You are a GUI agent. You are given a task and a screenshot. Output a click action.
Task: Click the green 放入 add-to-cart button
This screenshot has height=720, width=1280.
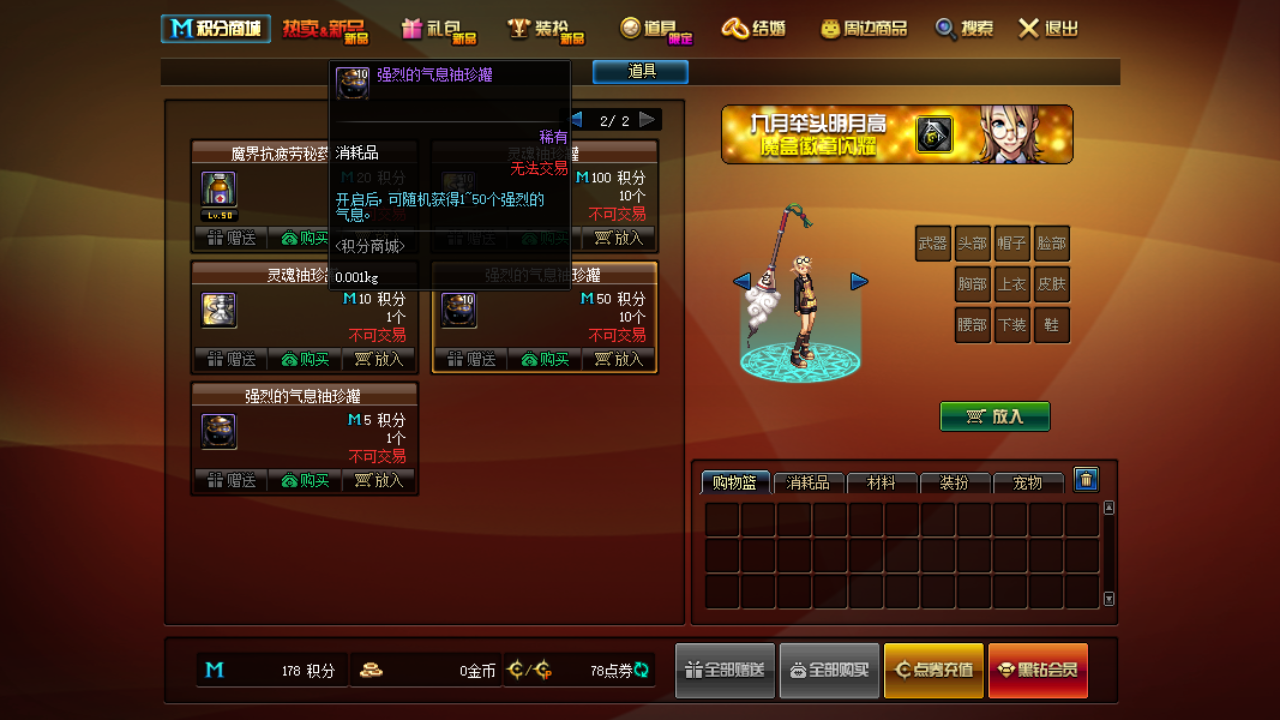click(995, 417)
